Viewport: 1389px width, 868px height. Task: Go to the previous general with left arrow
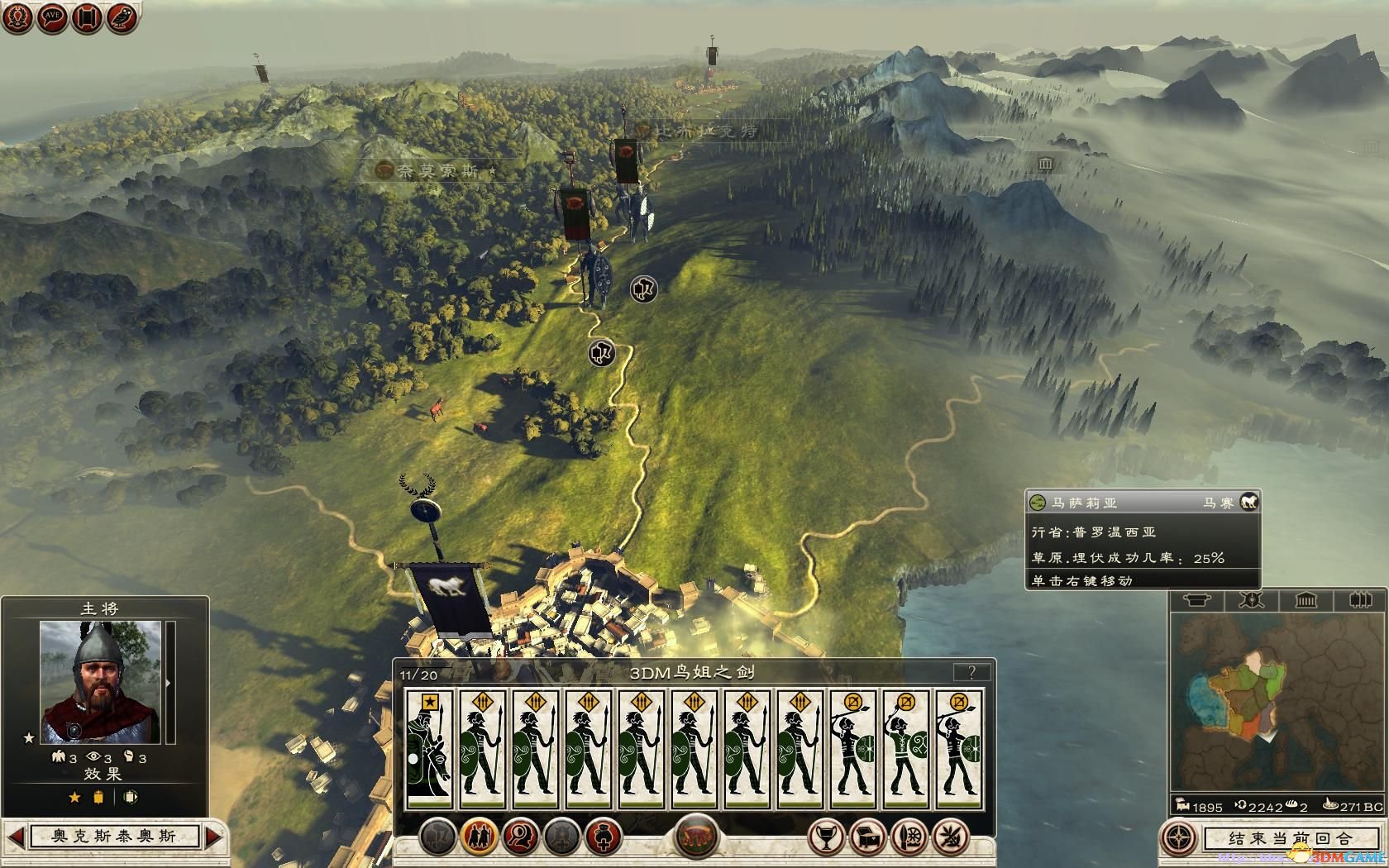[x=16, y=837]
